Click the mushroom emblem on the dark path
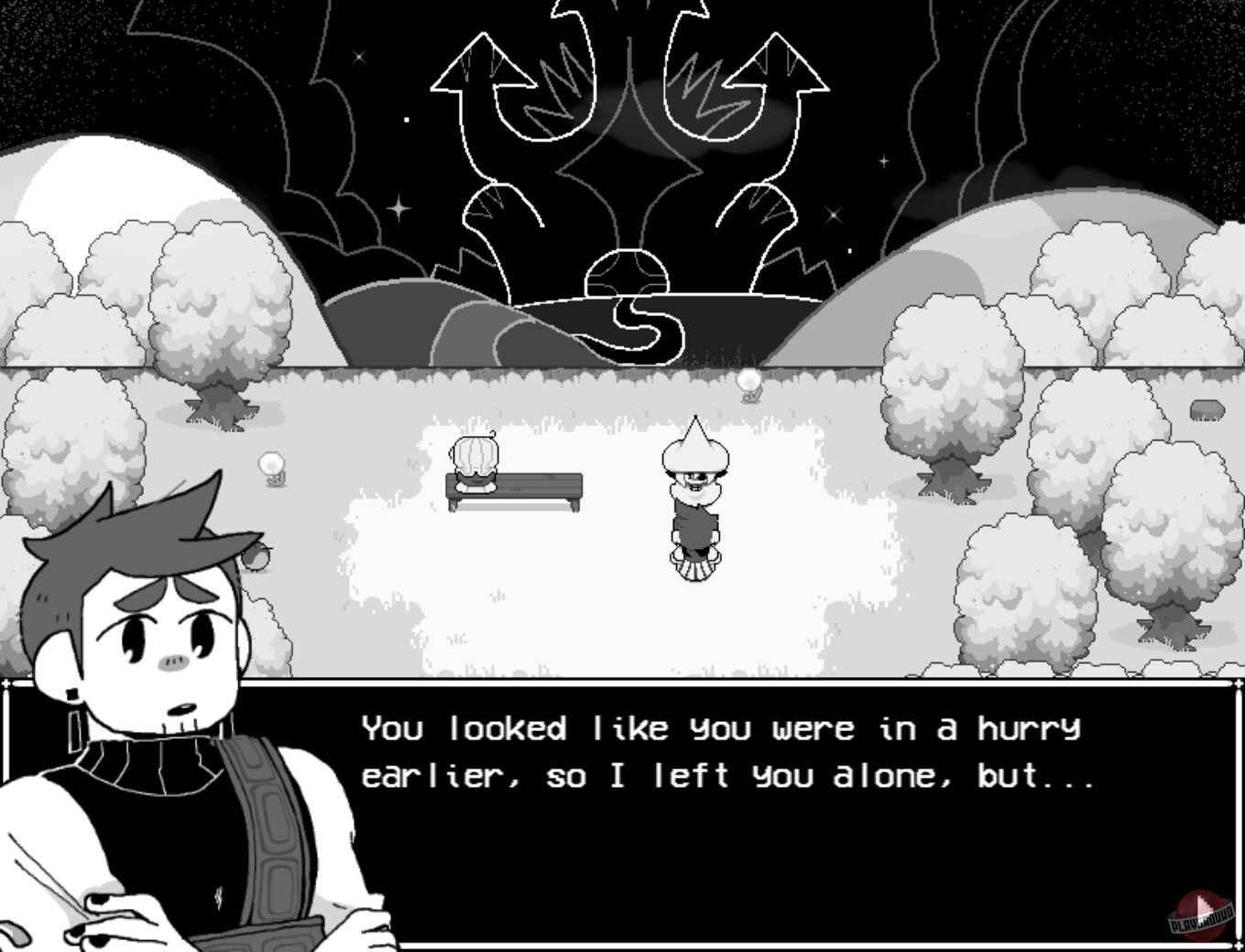Image resolution: width=1245 pixels, height=952 pixels. [x=629, y=272]
